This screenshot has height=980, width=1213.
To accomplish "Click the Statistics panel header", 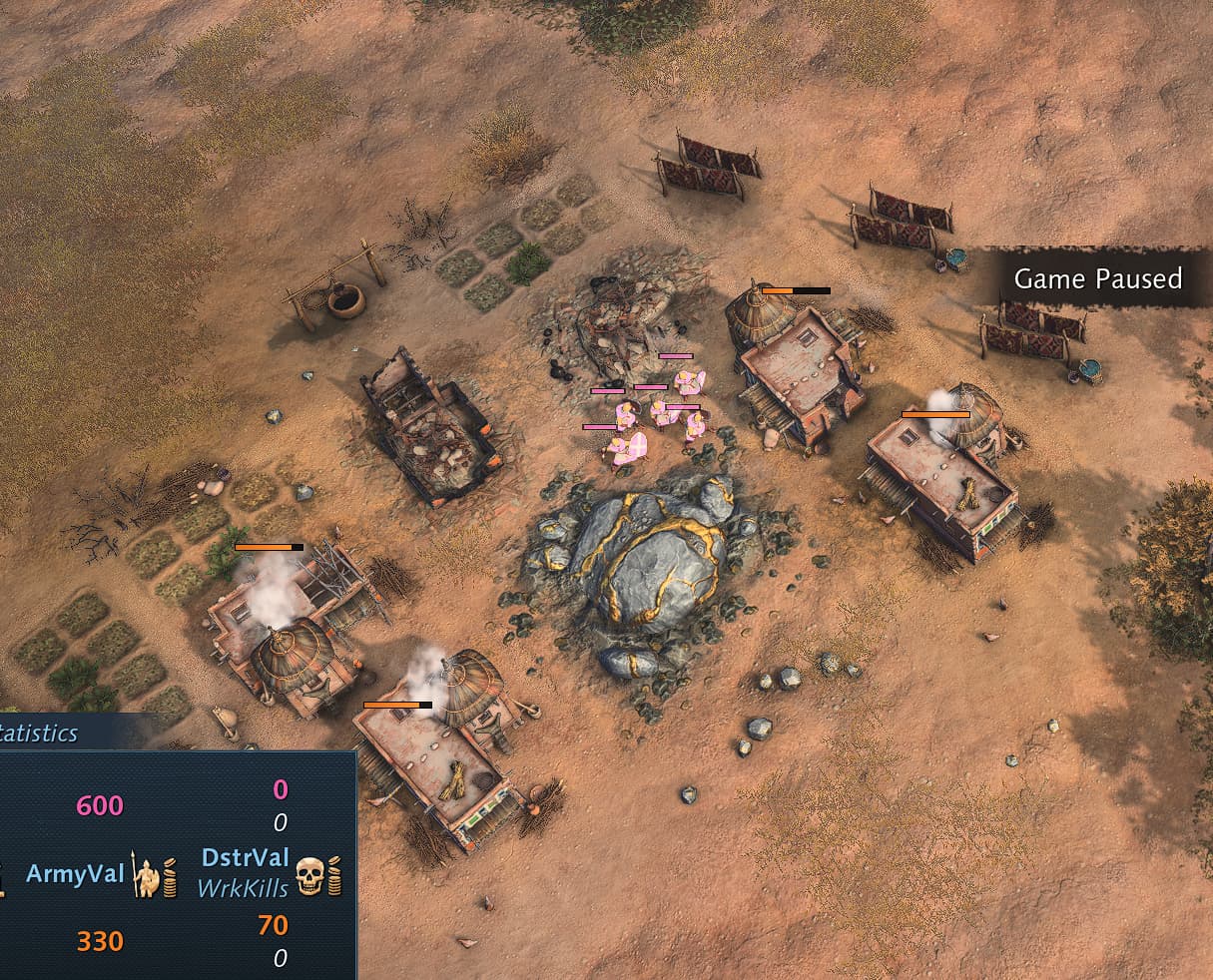I will (40, 734).
